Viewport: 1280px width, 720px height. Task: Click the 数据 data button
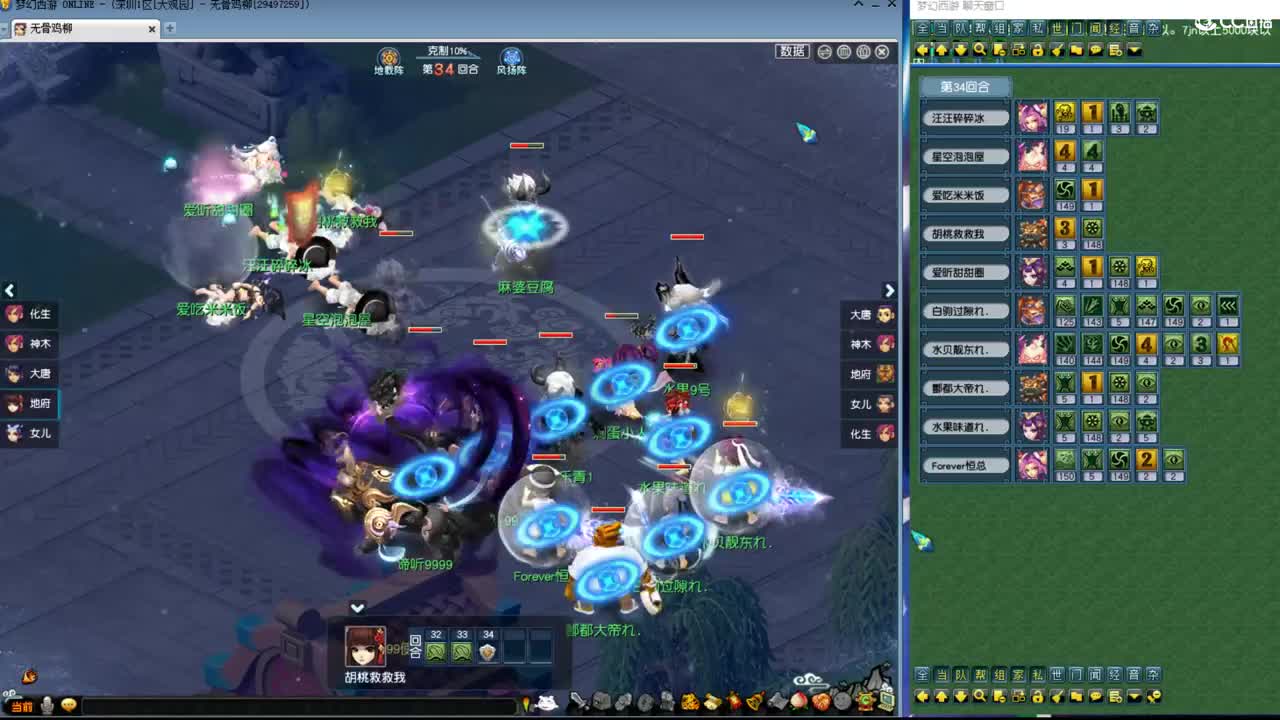click(x=791, y=51)
